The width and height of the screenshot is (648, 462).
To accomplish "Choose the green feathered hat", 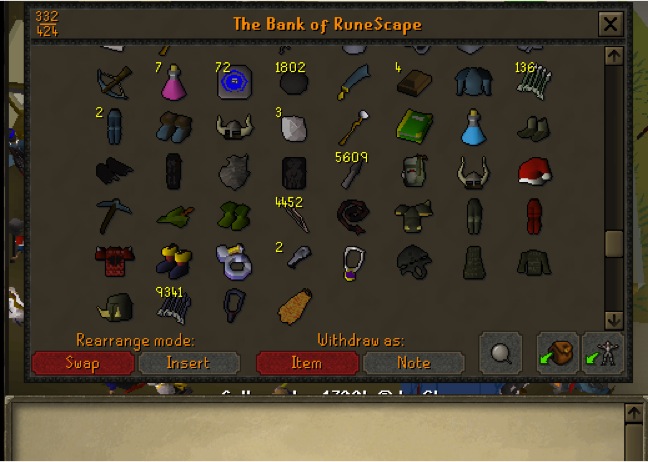I will (x=174, y=215).
